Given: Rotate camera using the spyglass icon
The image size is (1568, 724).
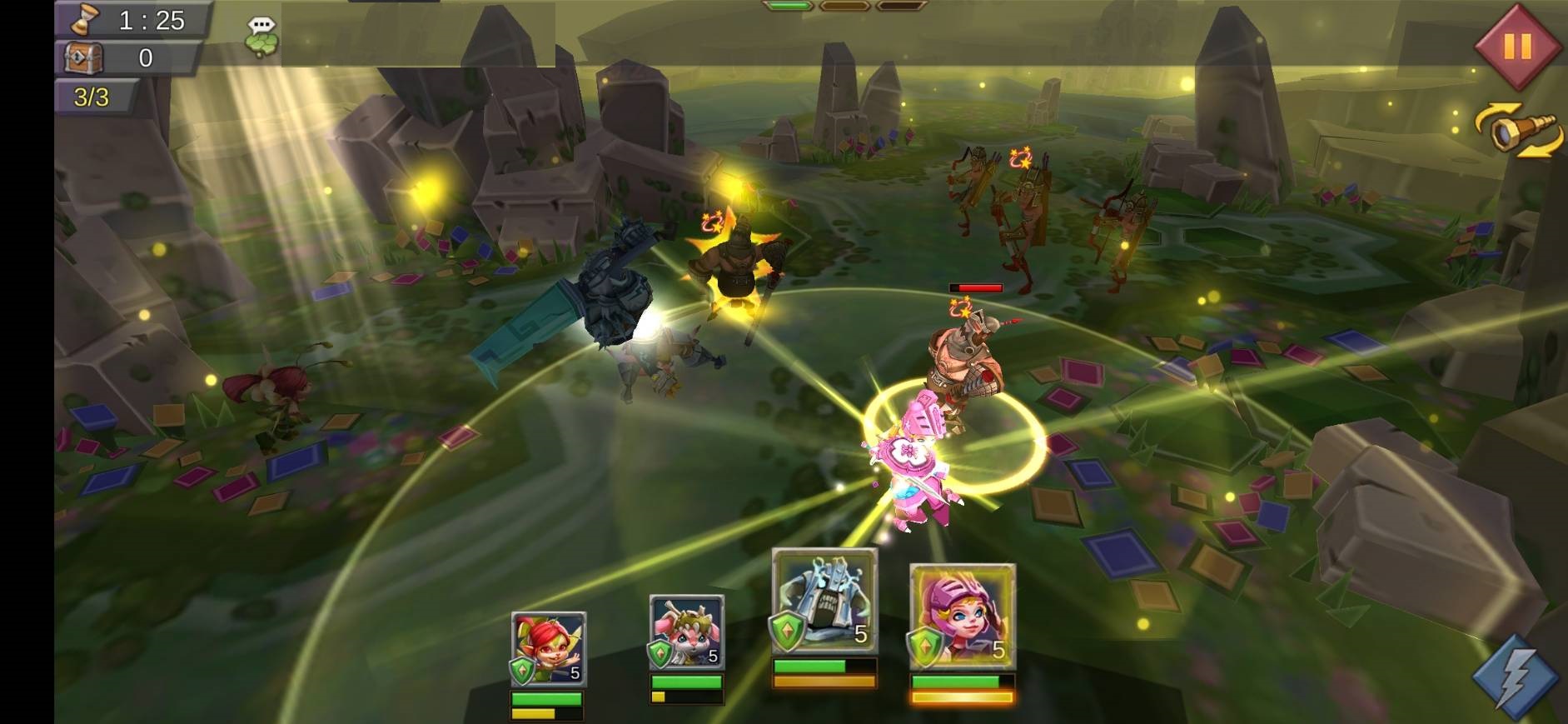Looking at the screenshot, I should point(1516,131).
